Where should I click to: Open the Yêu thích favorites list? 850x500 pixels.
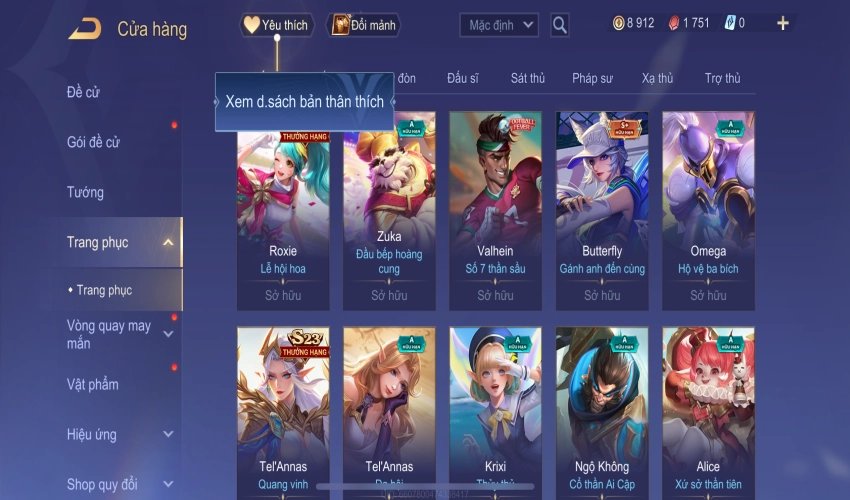pyautogui.click(x=277, y=25)
